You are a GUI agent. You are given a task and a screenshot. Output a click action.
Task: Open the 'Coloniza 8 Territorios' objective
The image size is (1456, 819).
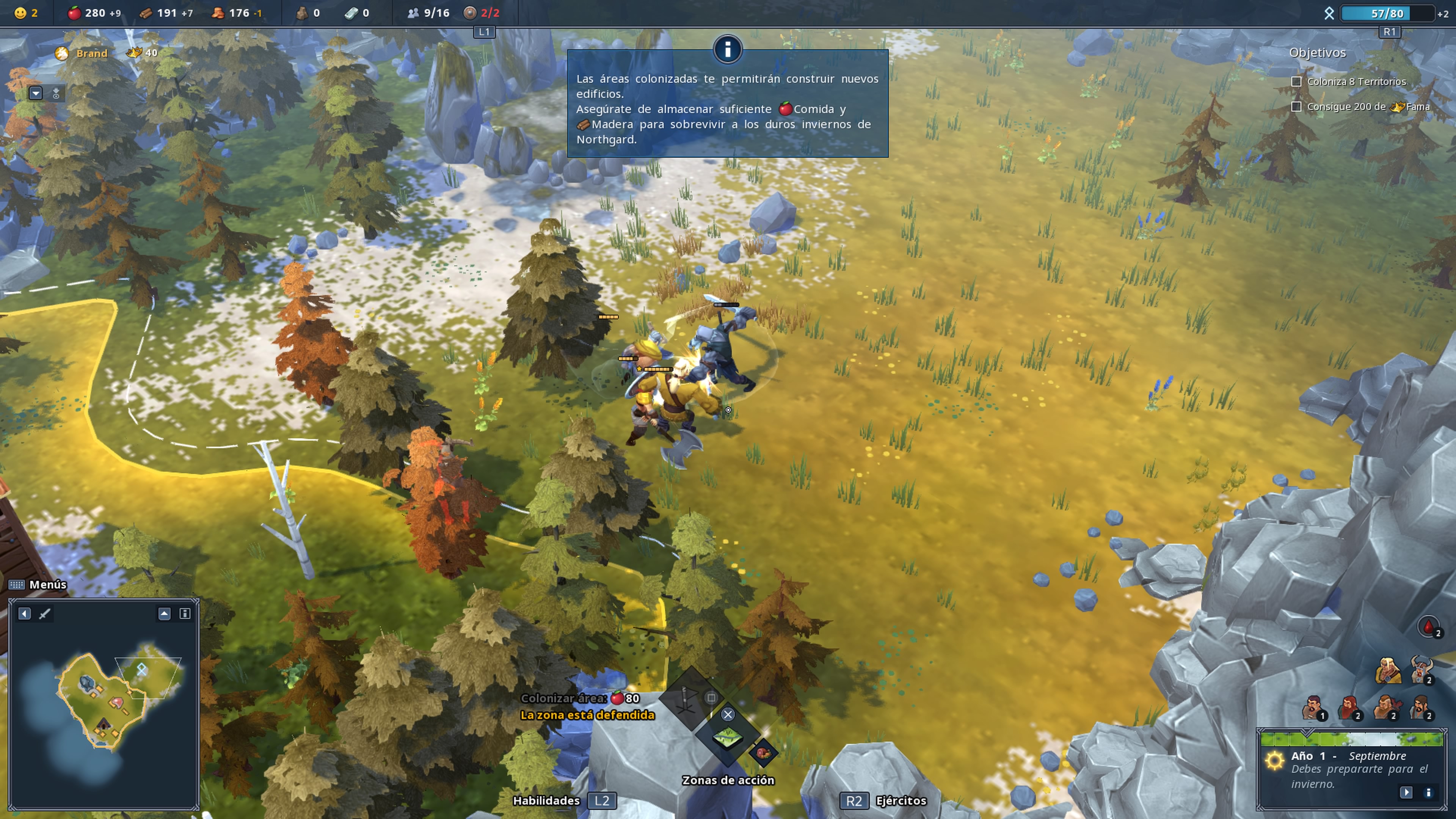coord(1356,82)
